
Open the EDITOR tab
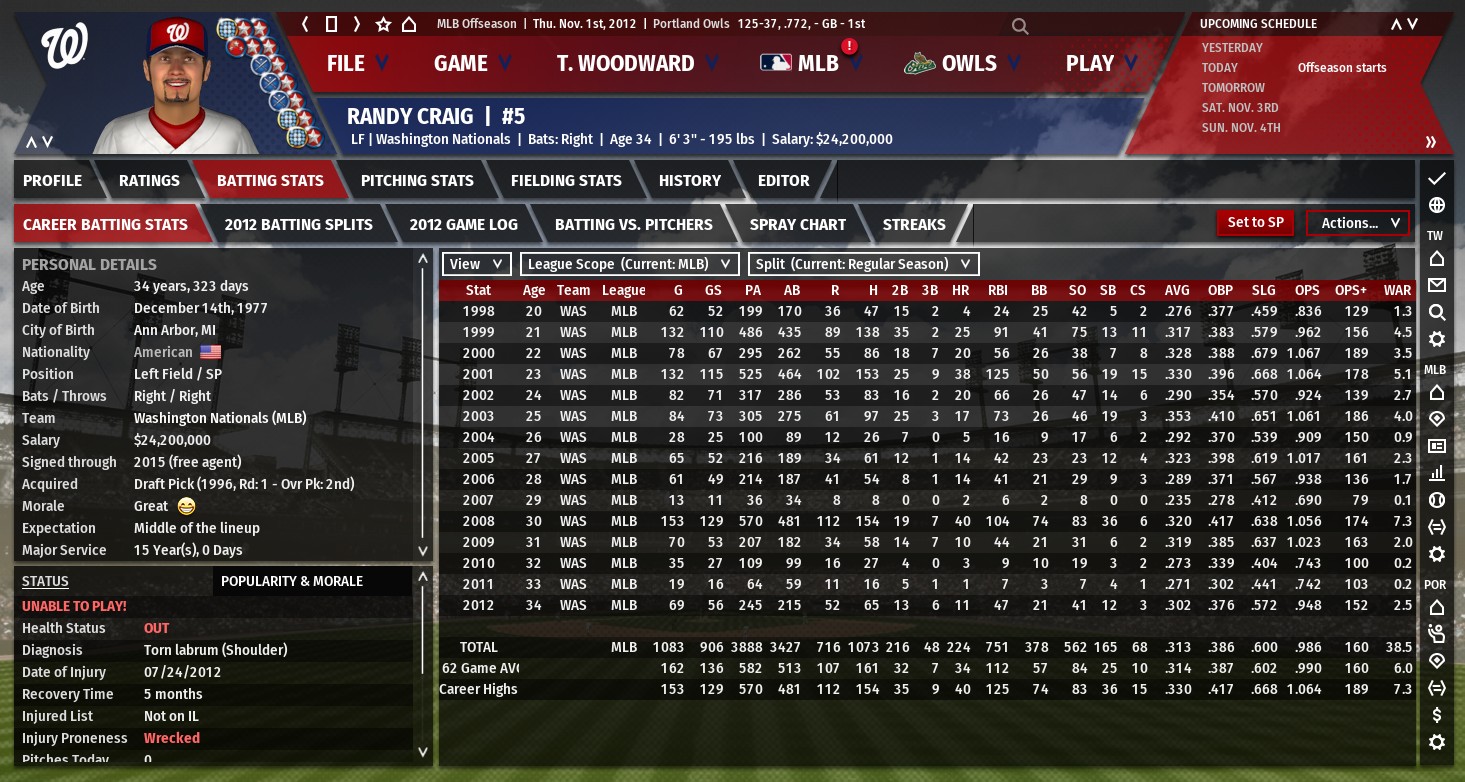coord(784,181)
